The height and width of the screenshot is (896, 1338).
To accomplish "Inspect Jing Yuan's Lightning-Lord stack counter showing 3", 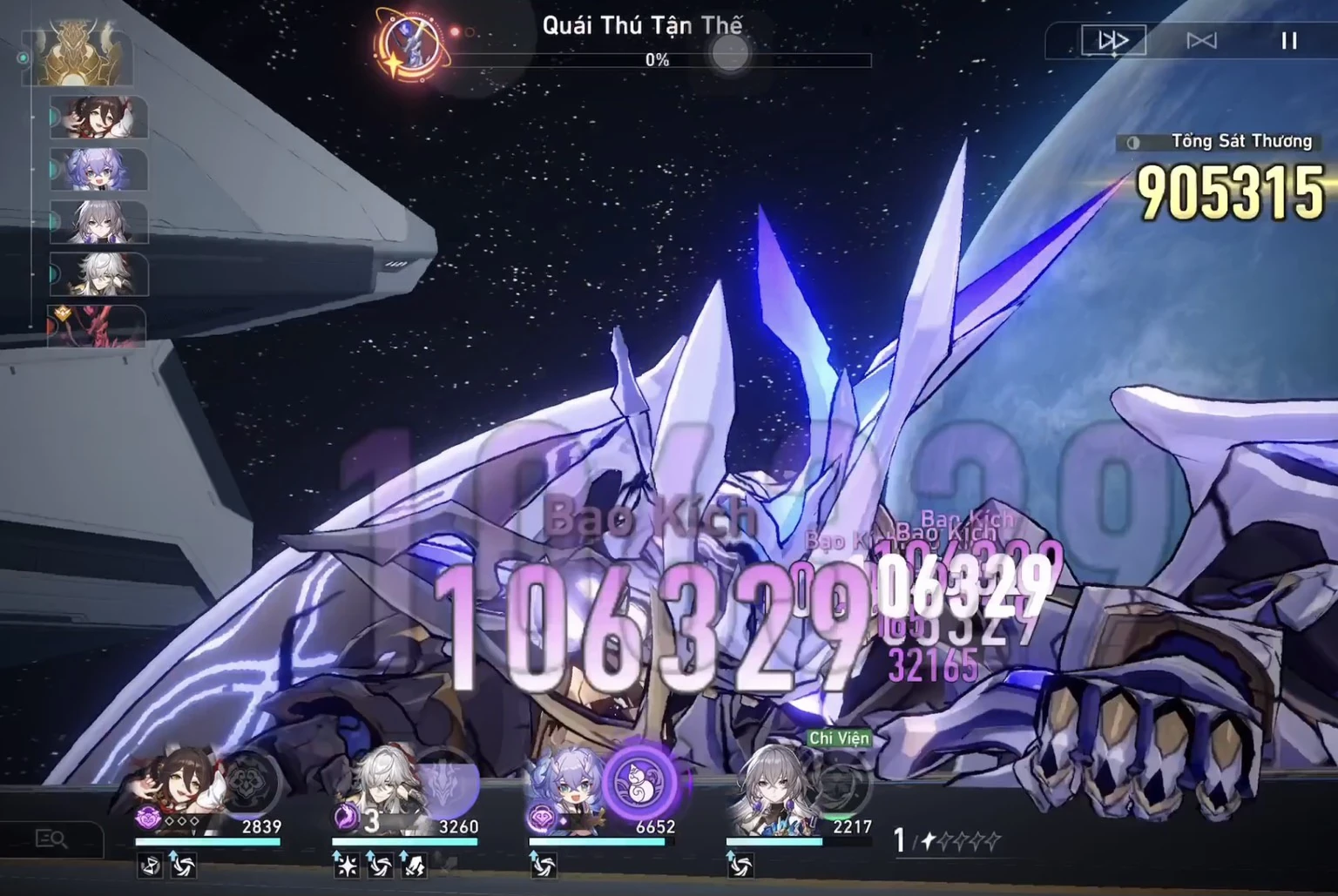I will [372, 819].
